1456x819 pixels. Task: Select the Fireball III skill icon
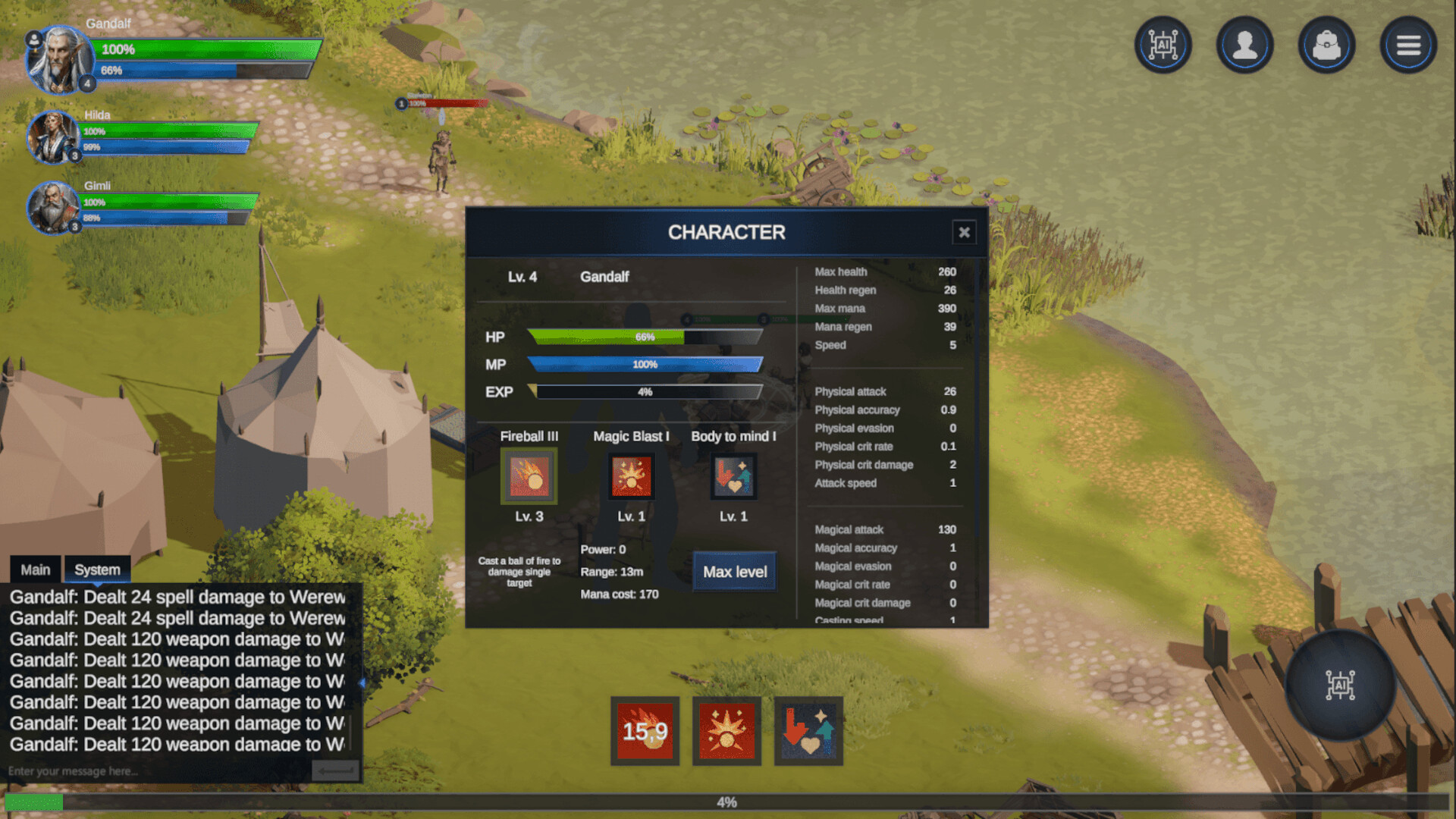coord(529,476)
